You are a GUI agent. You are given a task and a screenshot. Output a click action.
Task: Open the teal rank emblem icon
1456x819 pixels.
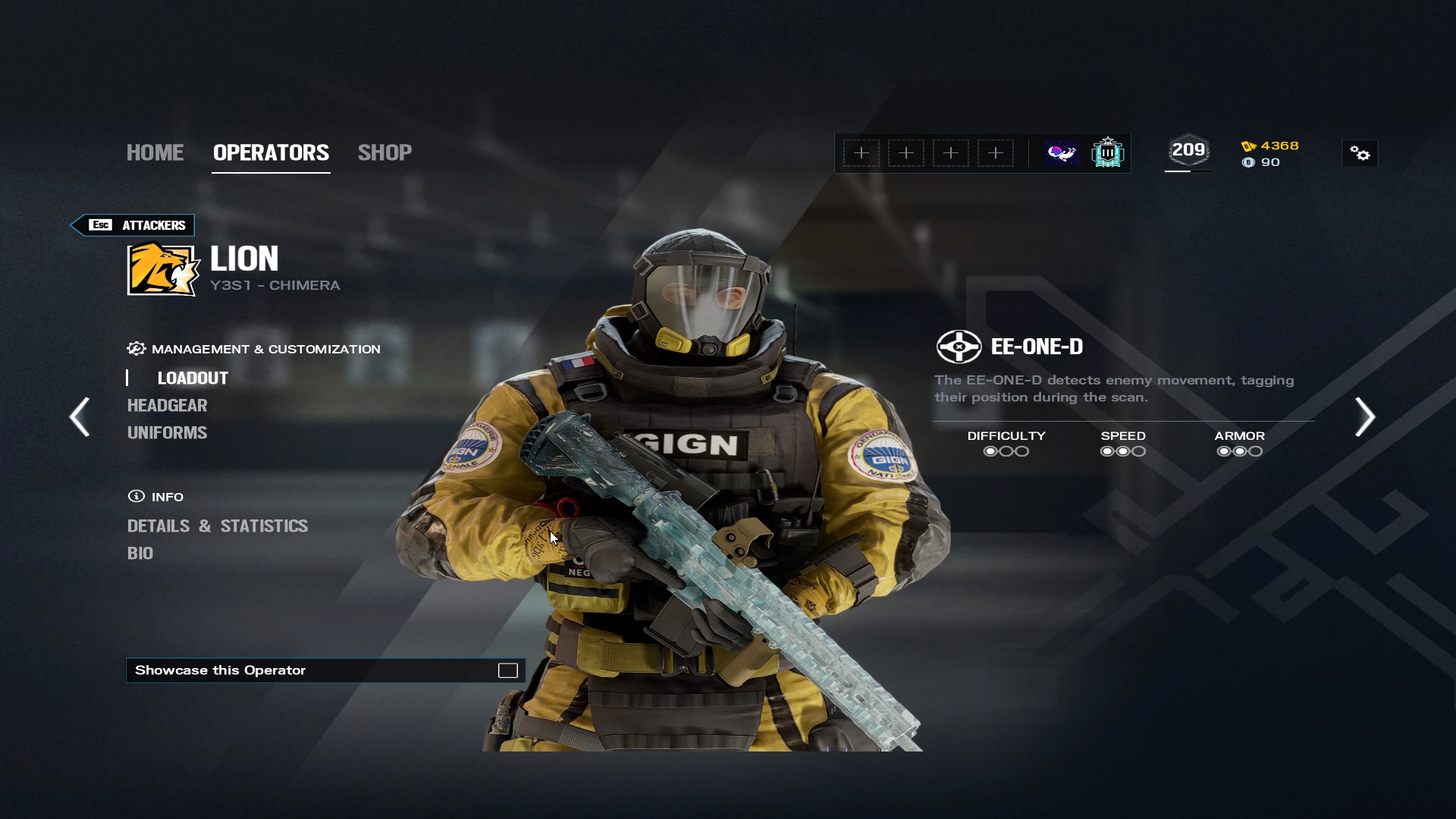pos(1107,153)
